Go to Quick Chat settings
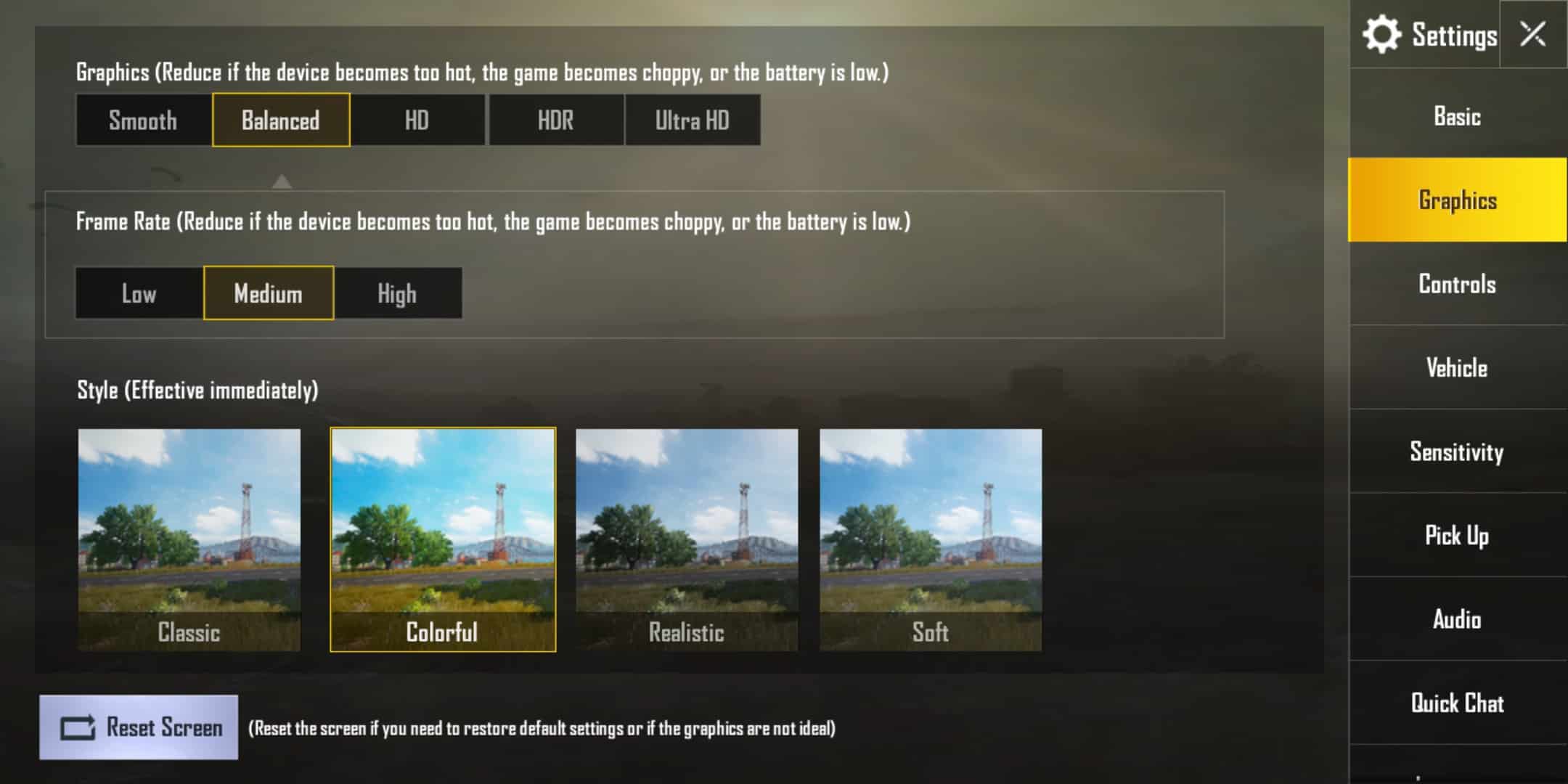Viewport: 1568px width, 784px height. [x=1458, y=703]
